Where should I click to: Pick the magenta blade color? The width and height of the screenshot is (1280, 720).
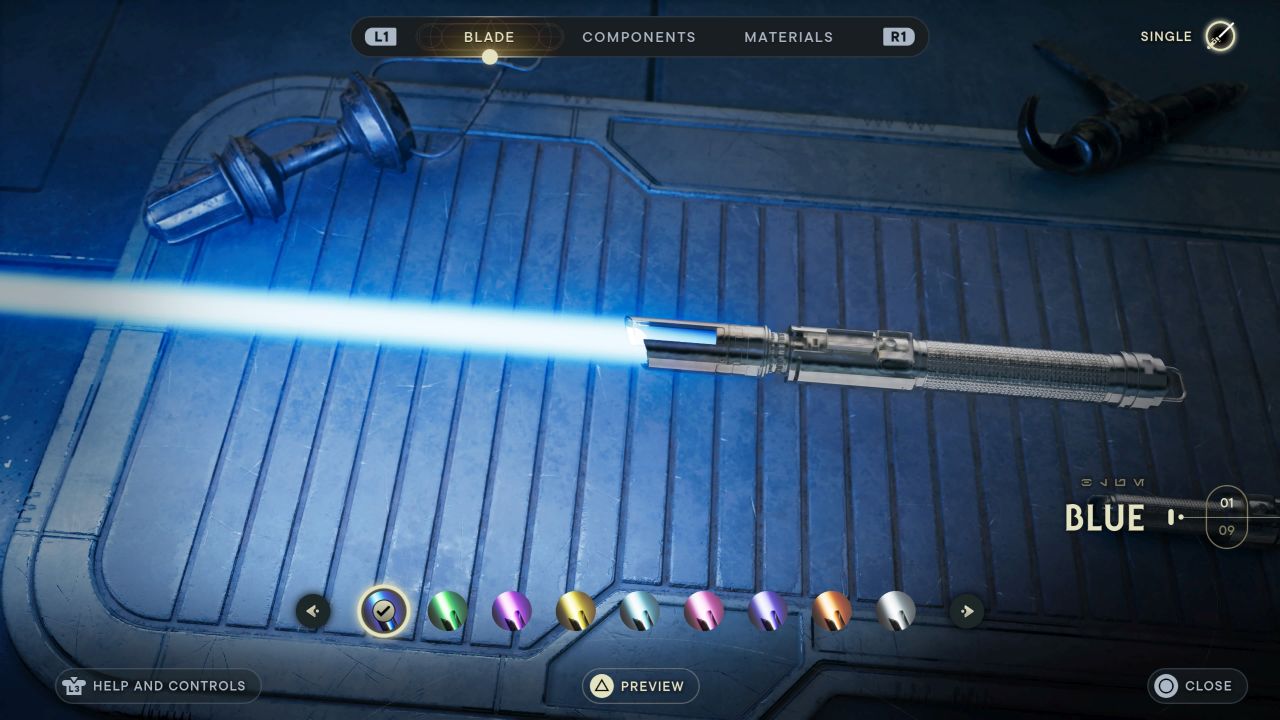[704, 611]
